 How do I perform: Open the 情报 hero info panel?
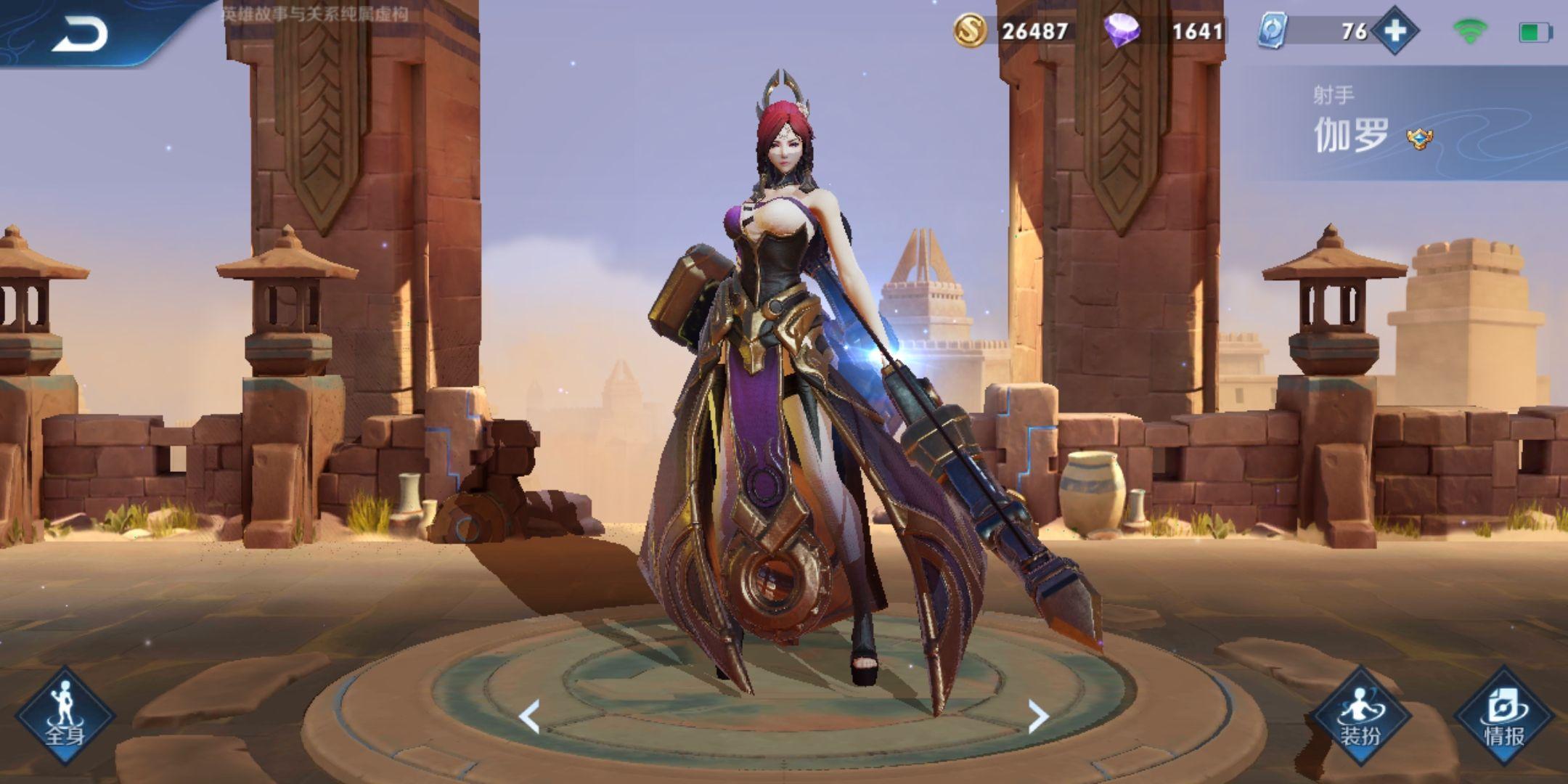click(x=1504, y=716)
